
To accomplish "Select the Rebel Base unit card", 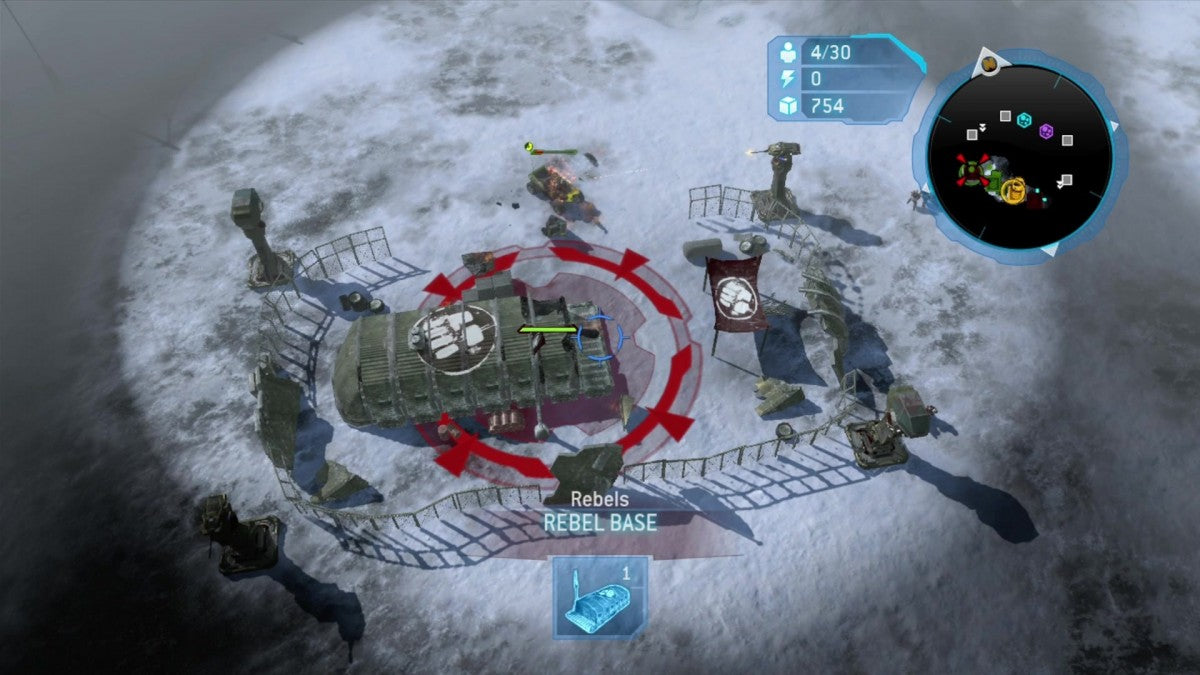I will click(x=601, y=597).
